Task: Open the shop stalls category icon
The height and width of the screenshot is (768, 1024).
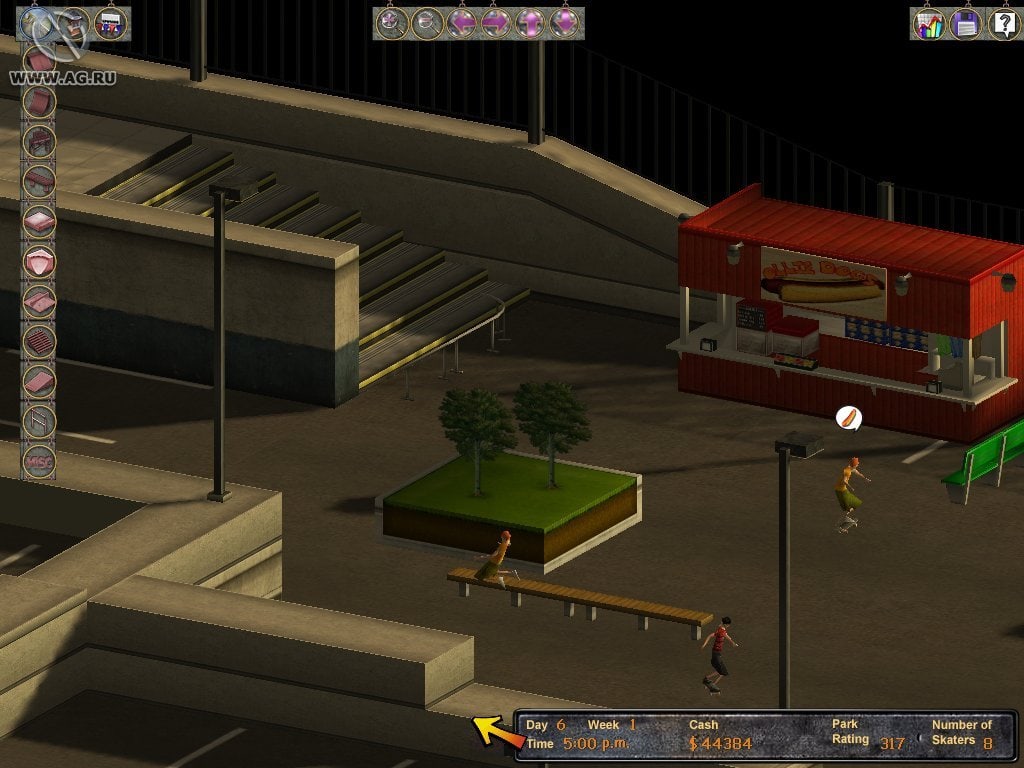Action: tap(110, 22)
